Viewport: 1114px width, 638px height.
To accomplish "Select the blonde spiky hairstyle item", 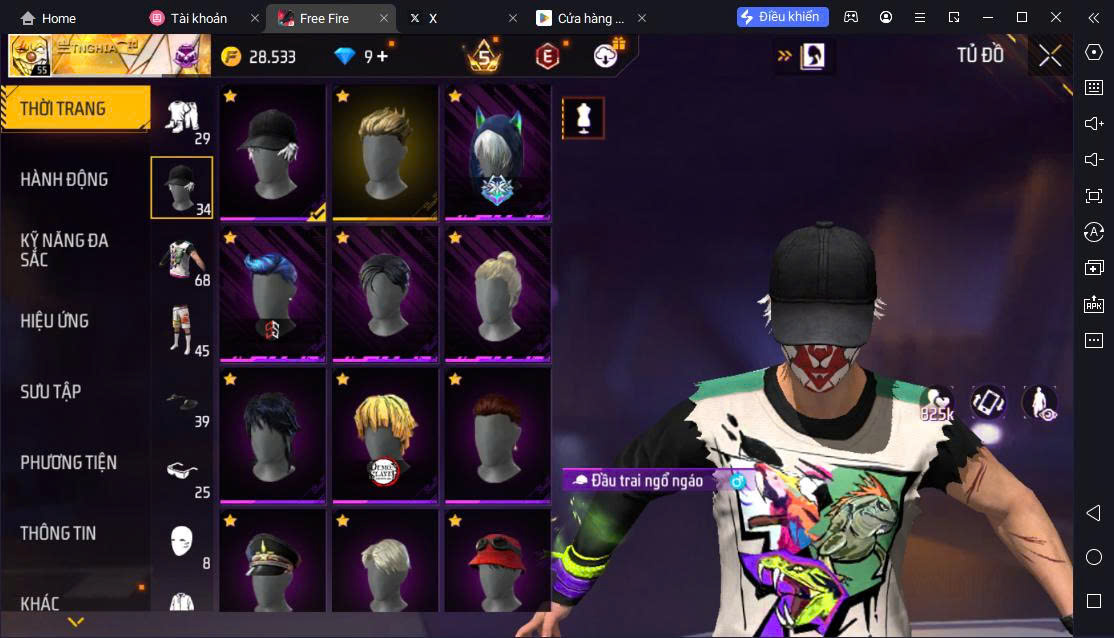I will point(385,152).
